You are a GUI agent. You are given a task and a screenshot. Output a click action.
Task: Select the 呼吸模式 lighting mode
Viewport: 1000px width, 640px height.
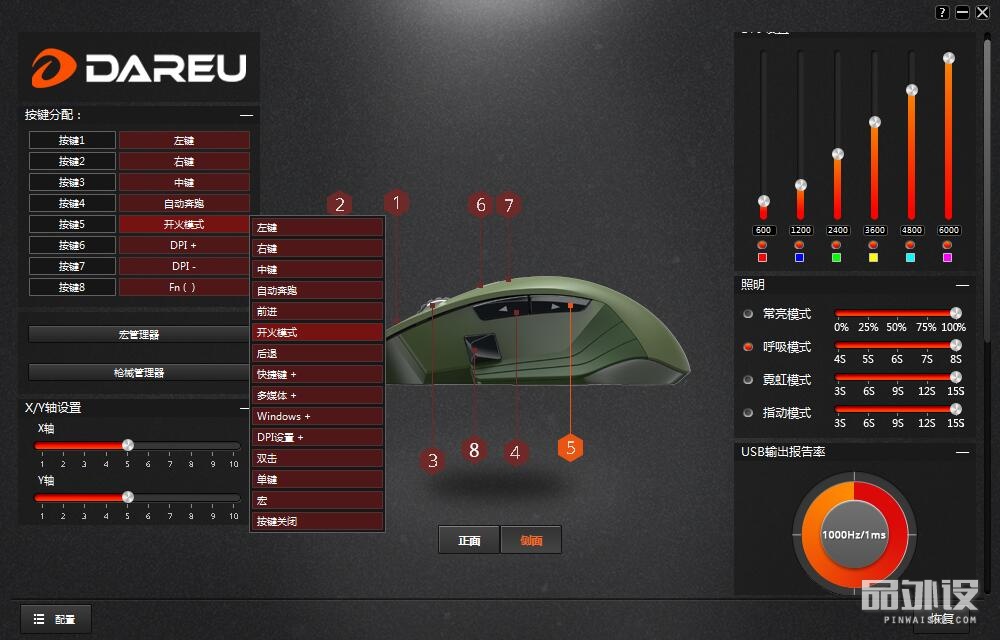coord(748,347)
